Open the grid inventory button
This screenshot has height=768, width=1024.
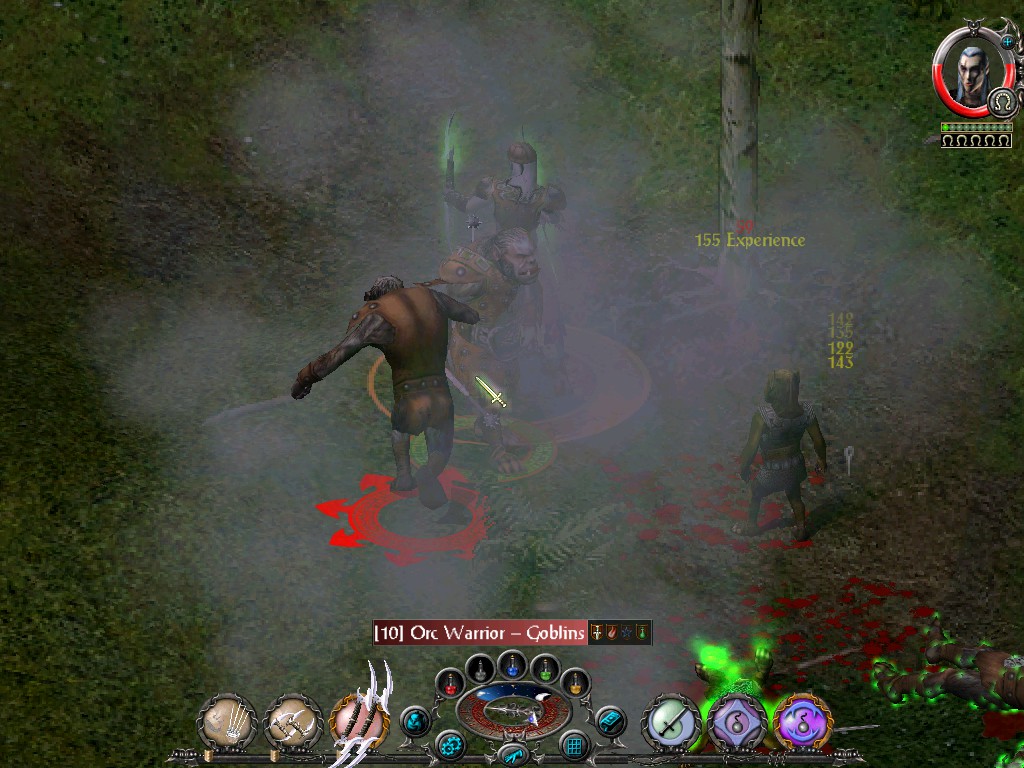[x=574, y=745]
